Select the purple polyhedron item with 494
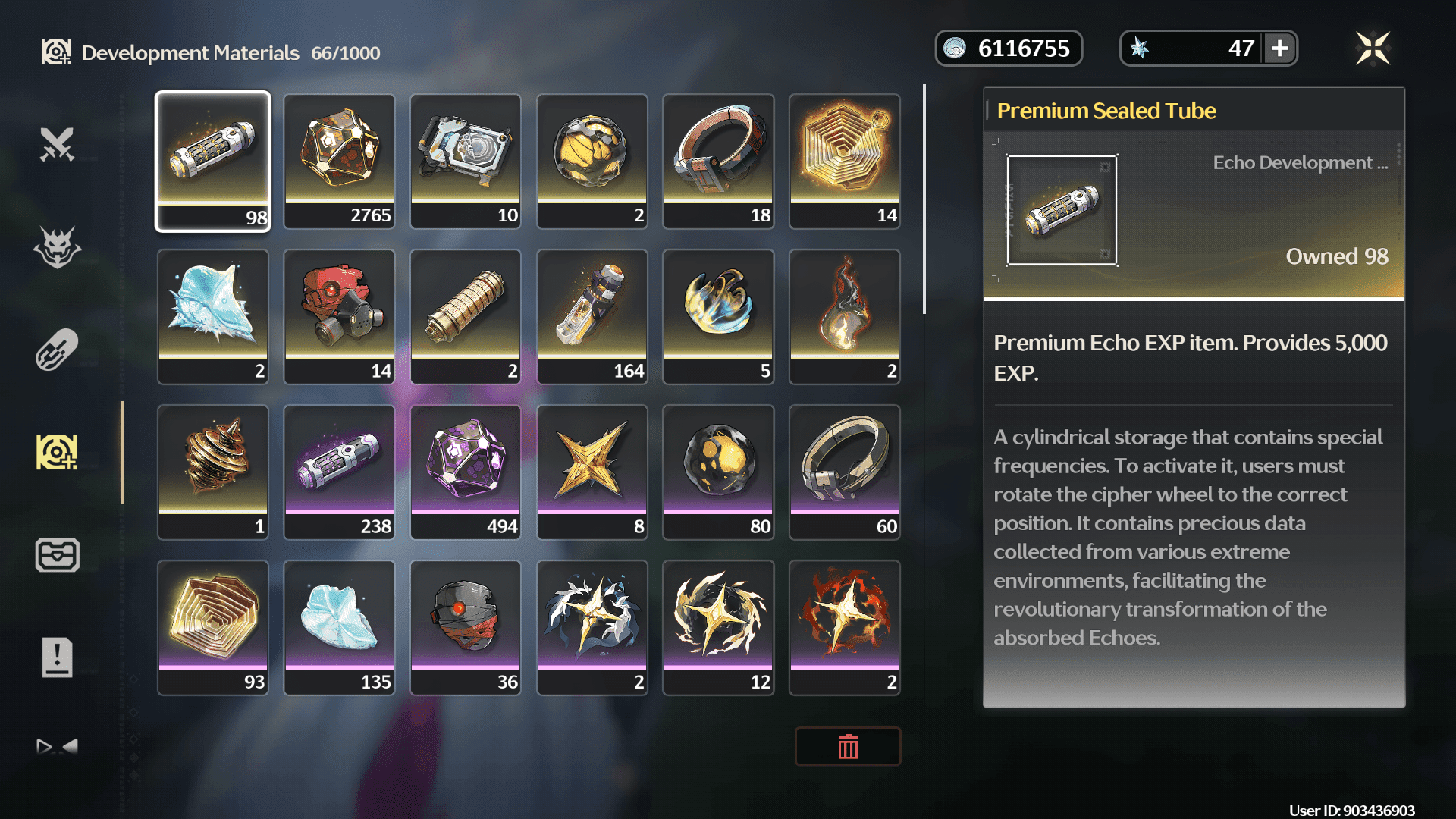 (x=466, y=472)
